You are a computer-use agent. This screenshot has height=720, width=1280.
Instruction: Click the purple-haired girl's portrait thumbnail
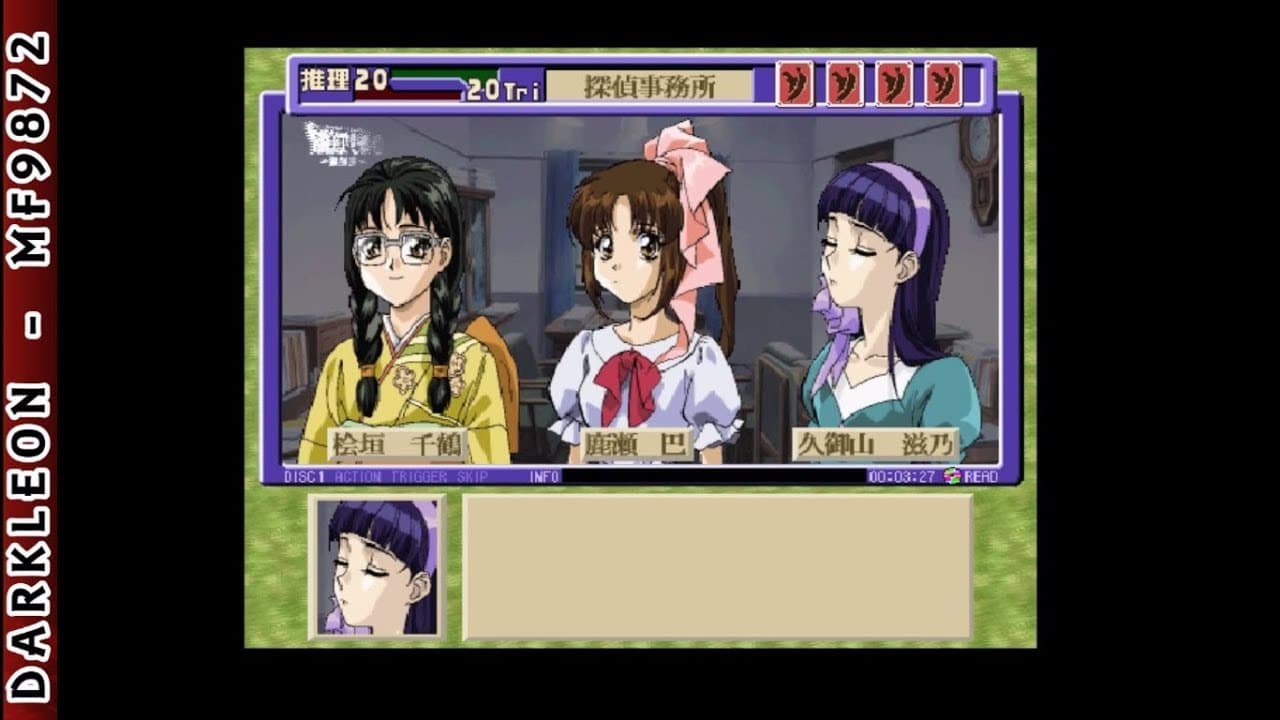[375, 565]
